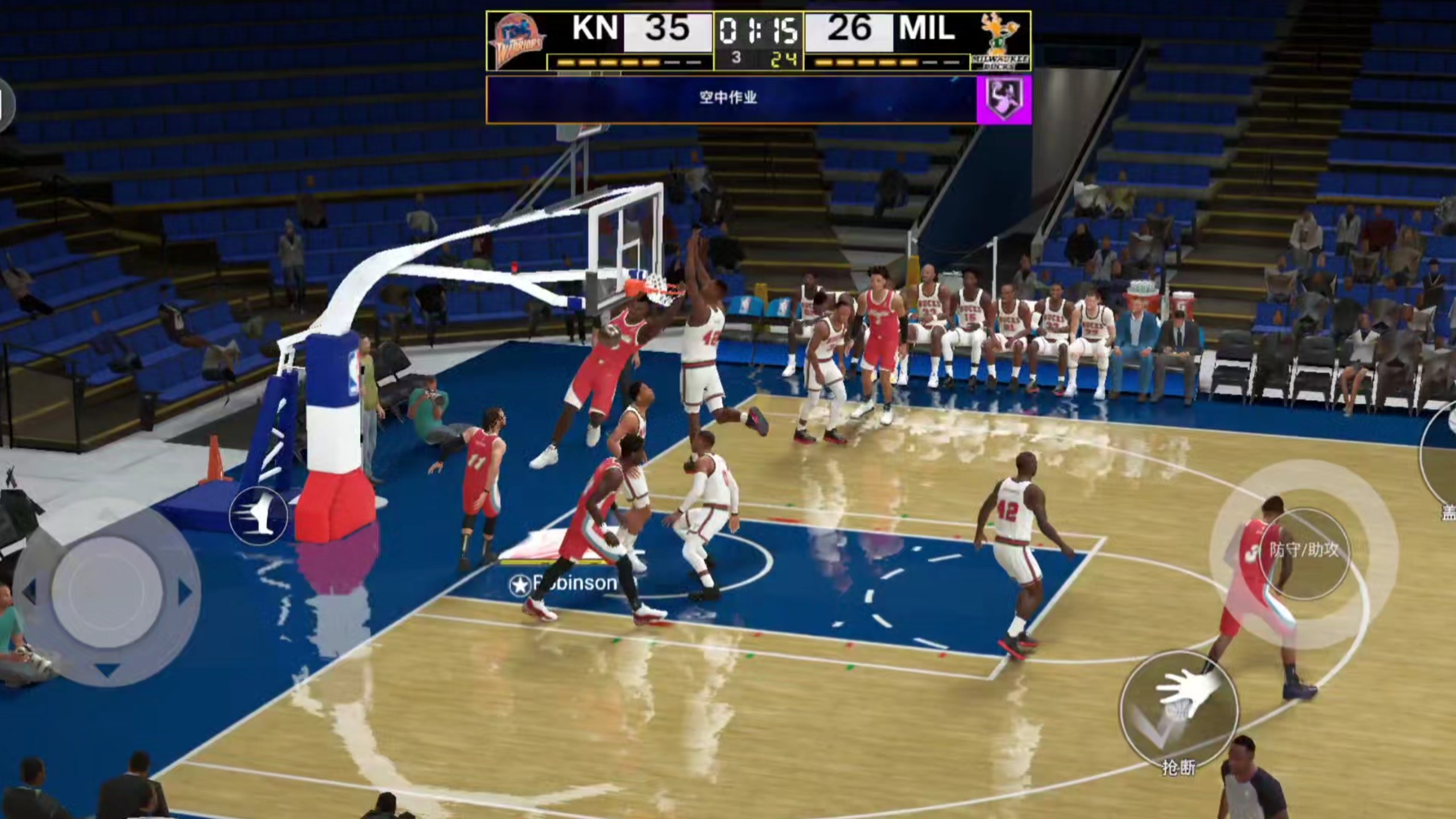Tap the partly hidden block button at right edge
Screen dimensions: 1456x819
1442,455
